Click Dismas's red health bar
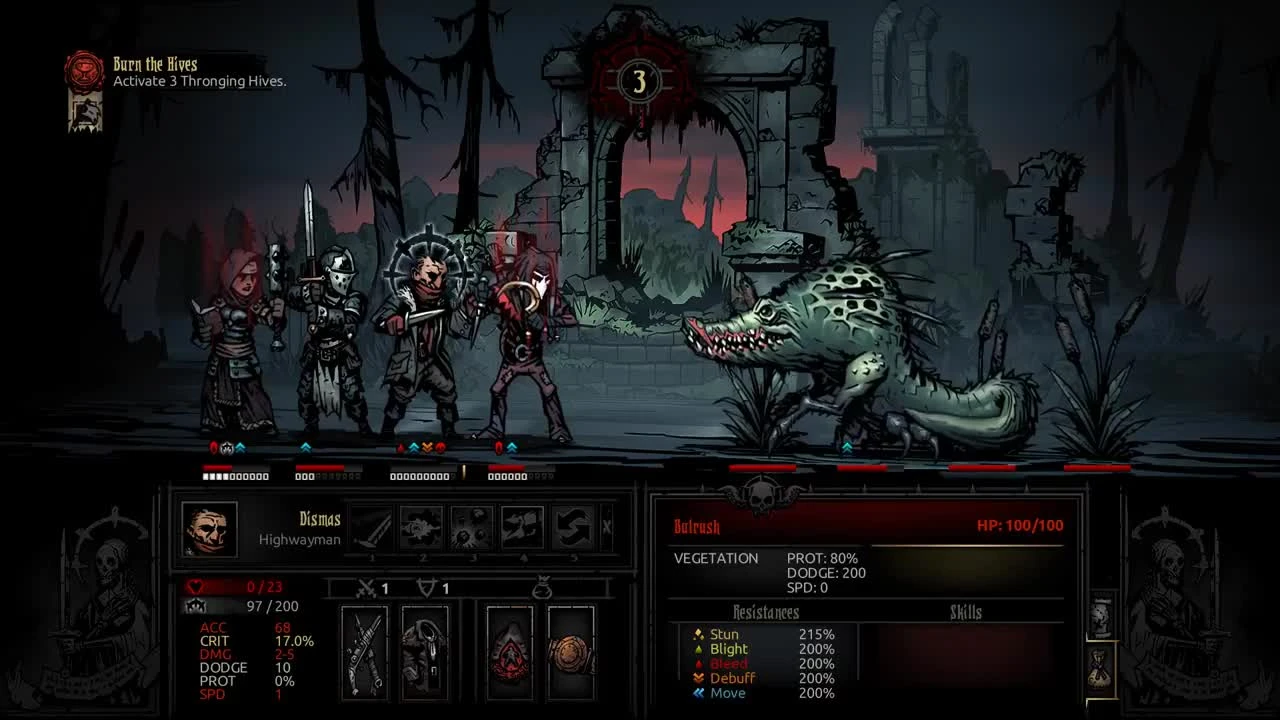Viewport: 1280px width, 720px height. pyautogui.click(x=235, y=588)
